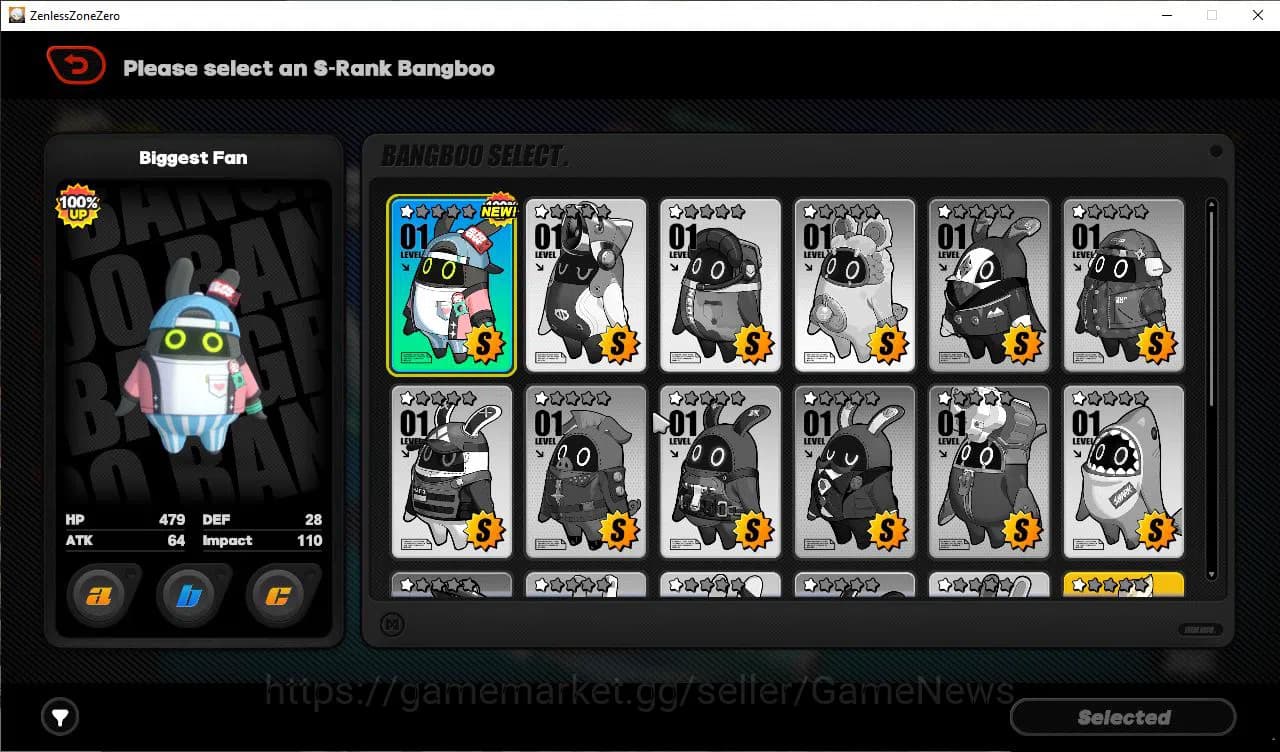Click the 100% UP badge on Biggest Fan
The width and height of the screenshot is (1280, 752).
78,207
